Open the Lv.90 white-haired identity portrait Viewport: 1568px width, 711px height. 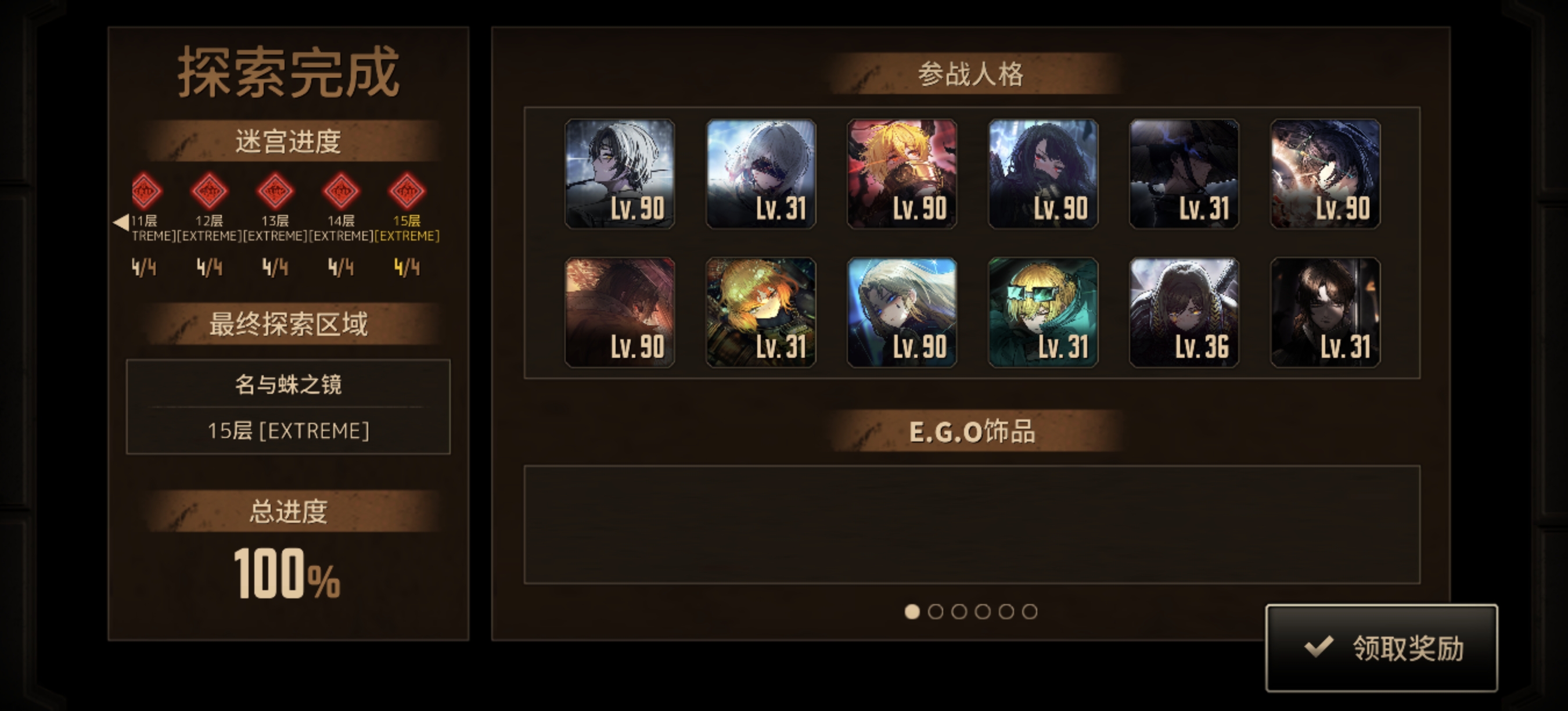[620, 176]
